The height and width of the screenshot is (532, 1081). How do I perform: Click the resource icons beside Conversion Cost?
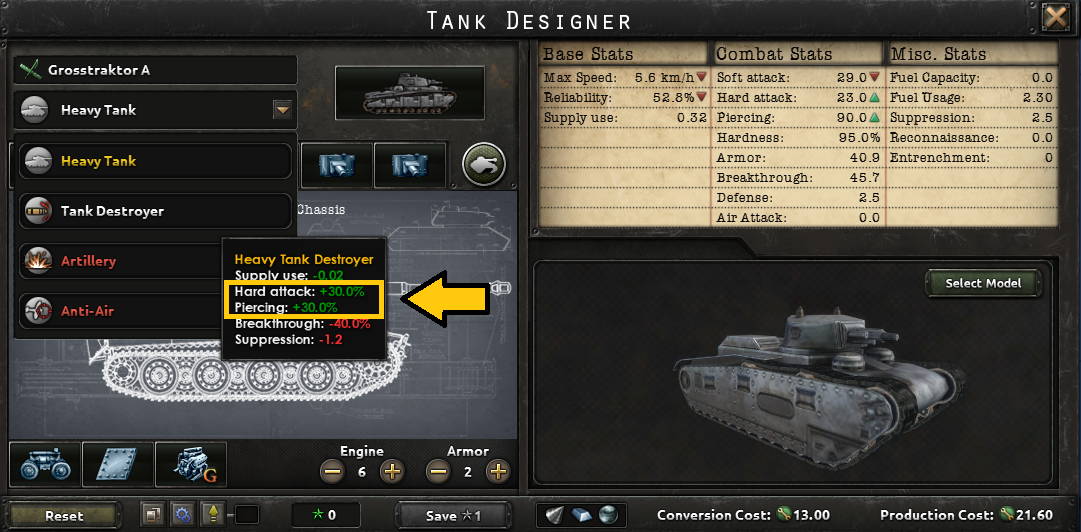click(x=581, y=515)
